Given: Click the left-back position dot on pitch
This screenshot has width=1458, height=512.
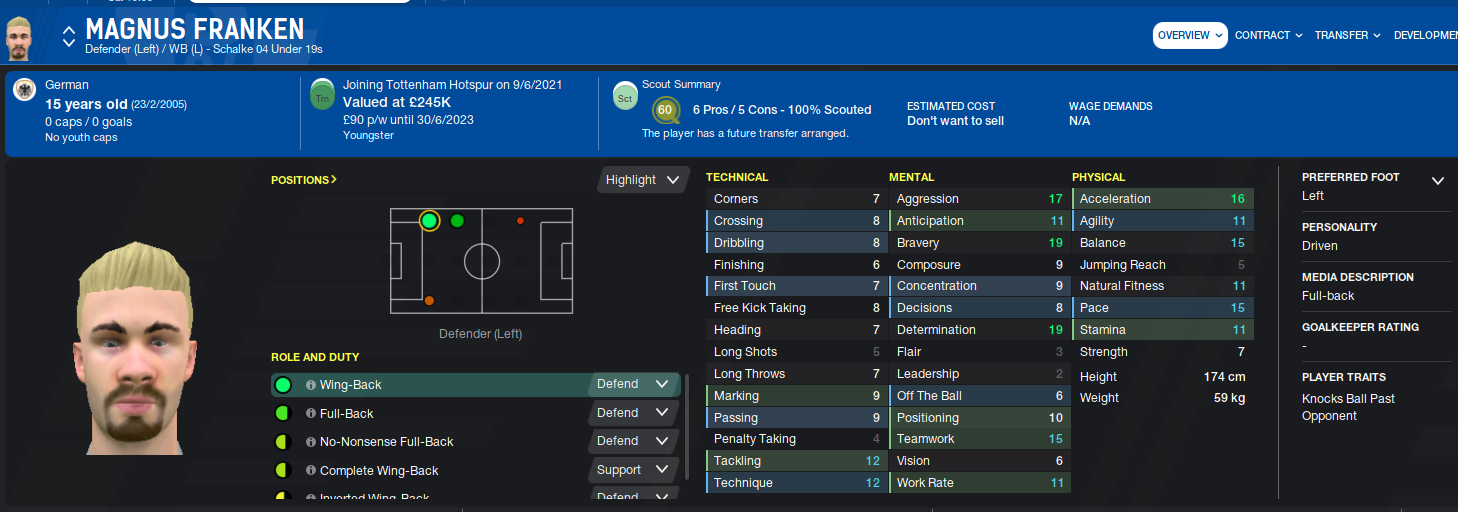Looking at the screenshot, I should (429, 221).
